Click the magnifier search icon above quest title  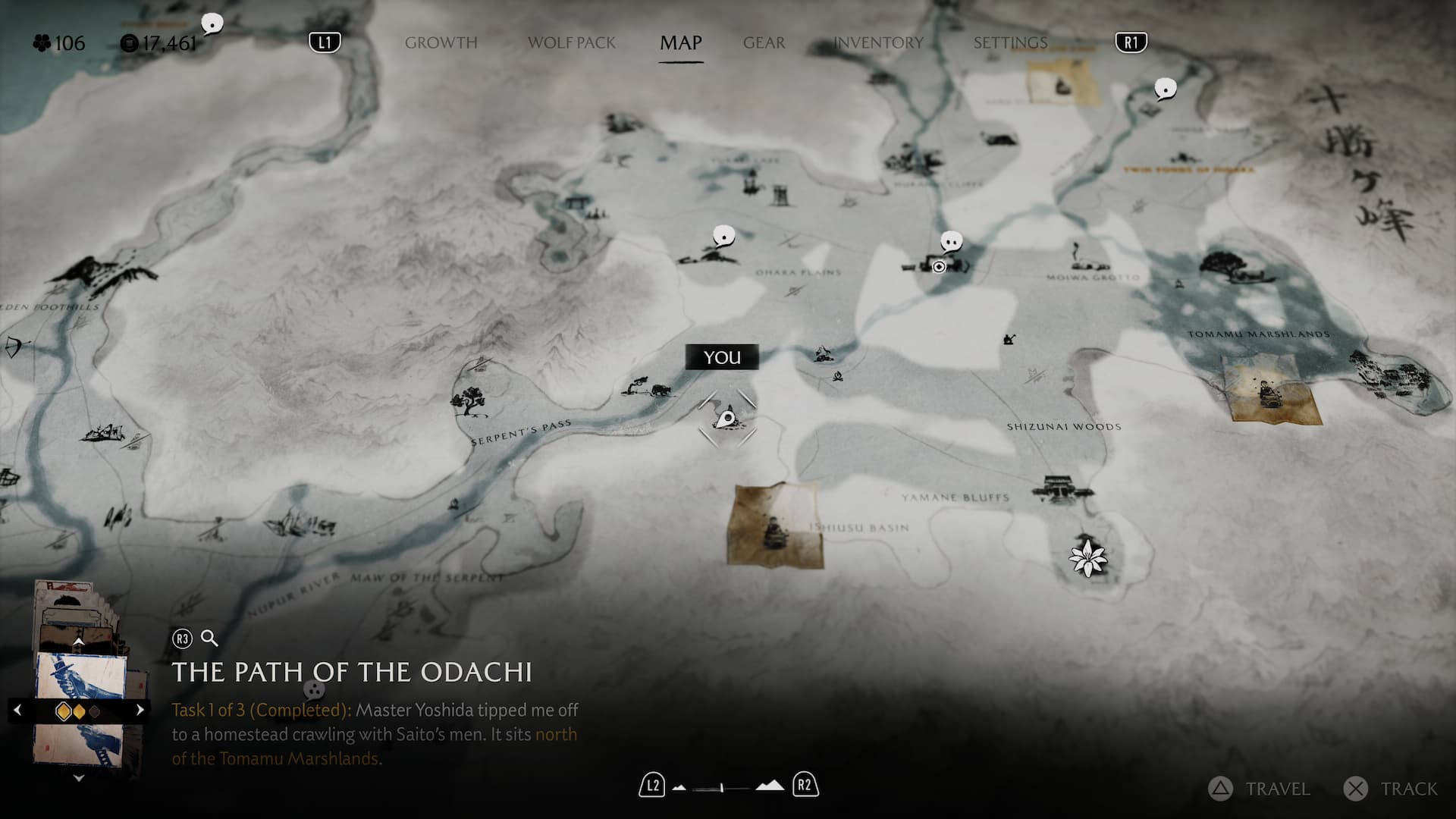pyautogui.click(x=209, y=639)
